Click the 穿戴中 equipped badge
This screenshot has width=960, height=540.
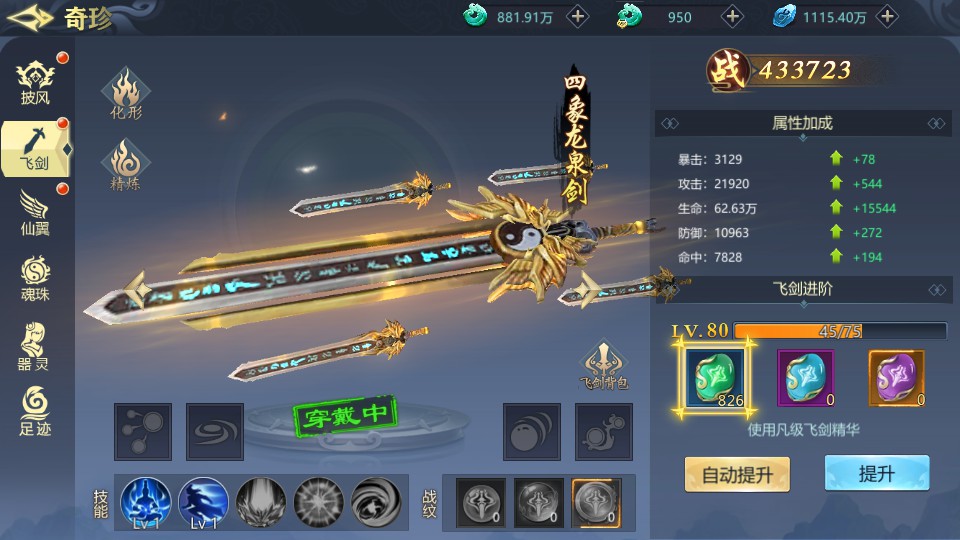click(346, 415)
